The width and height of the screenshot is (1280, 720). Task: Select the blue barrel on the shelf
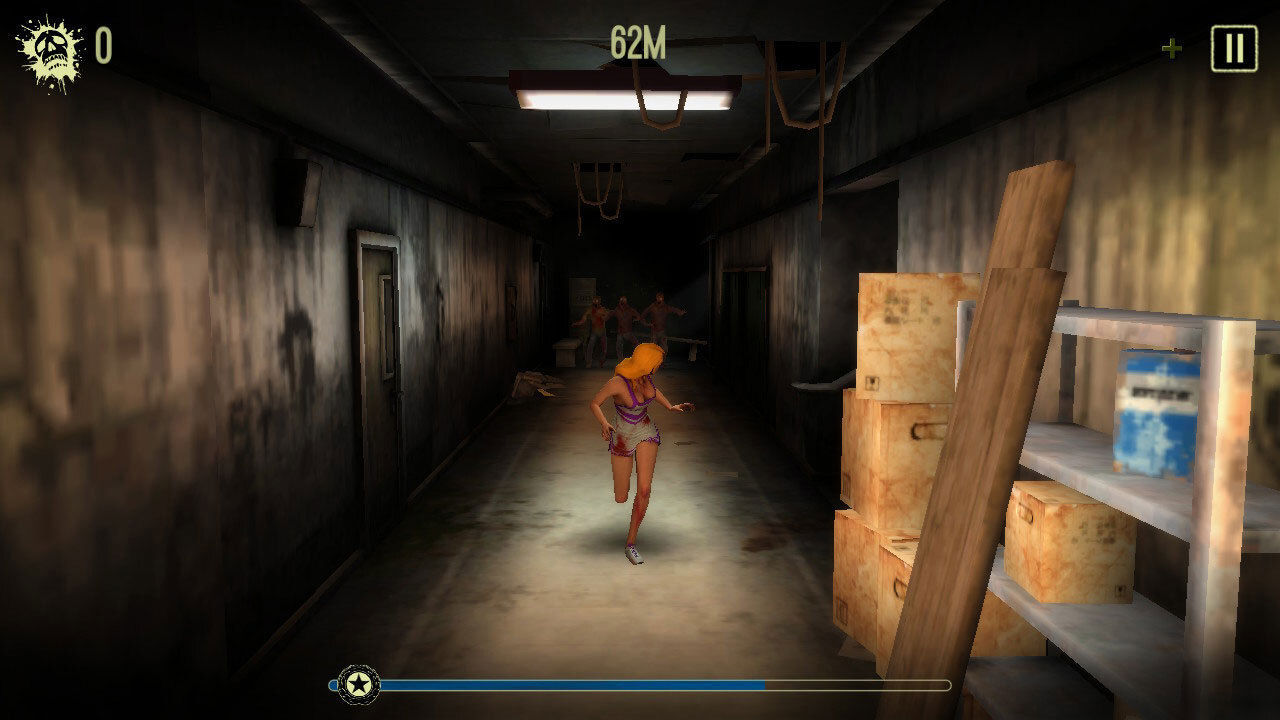pyautogui.click(x=1152, y=410)
